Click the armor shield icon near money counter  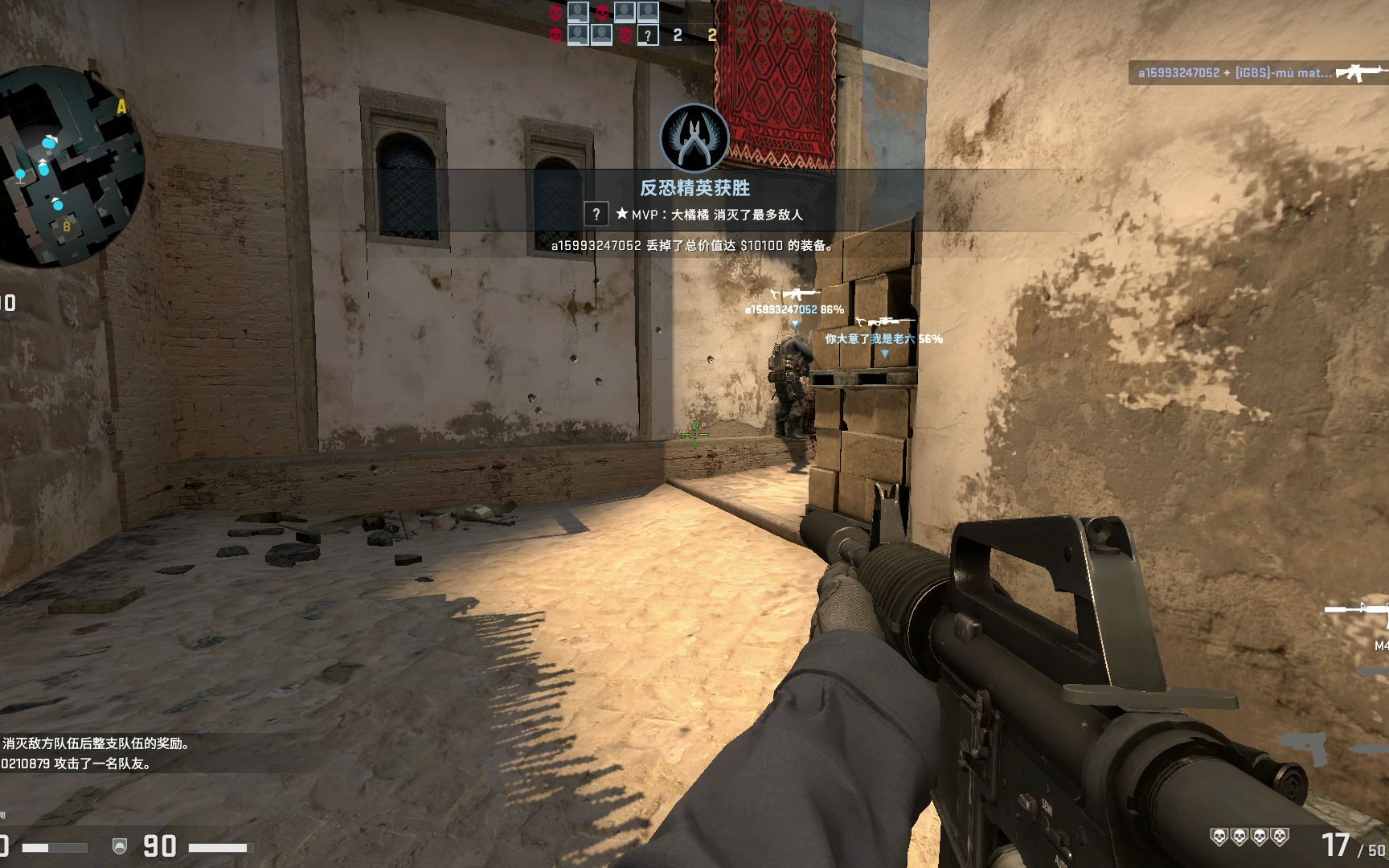pyautogui.click(x=119, y=845)
